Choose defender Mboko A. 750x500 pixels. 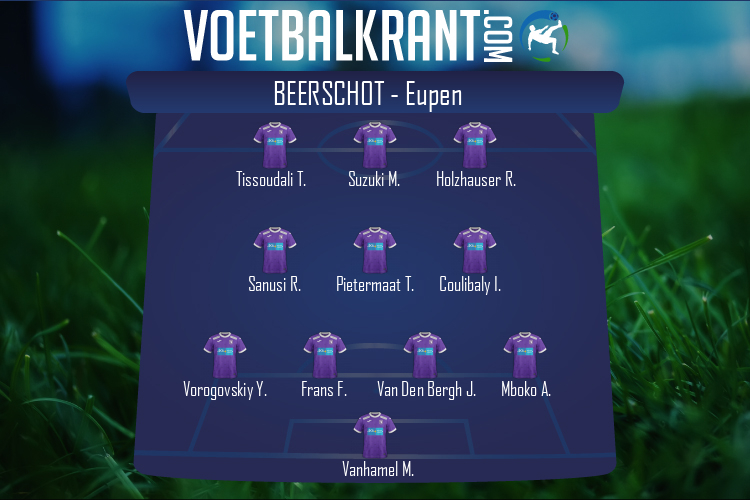(x=525, y=356)
